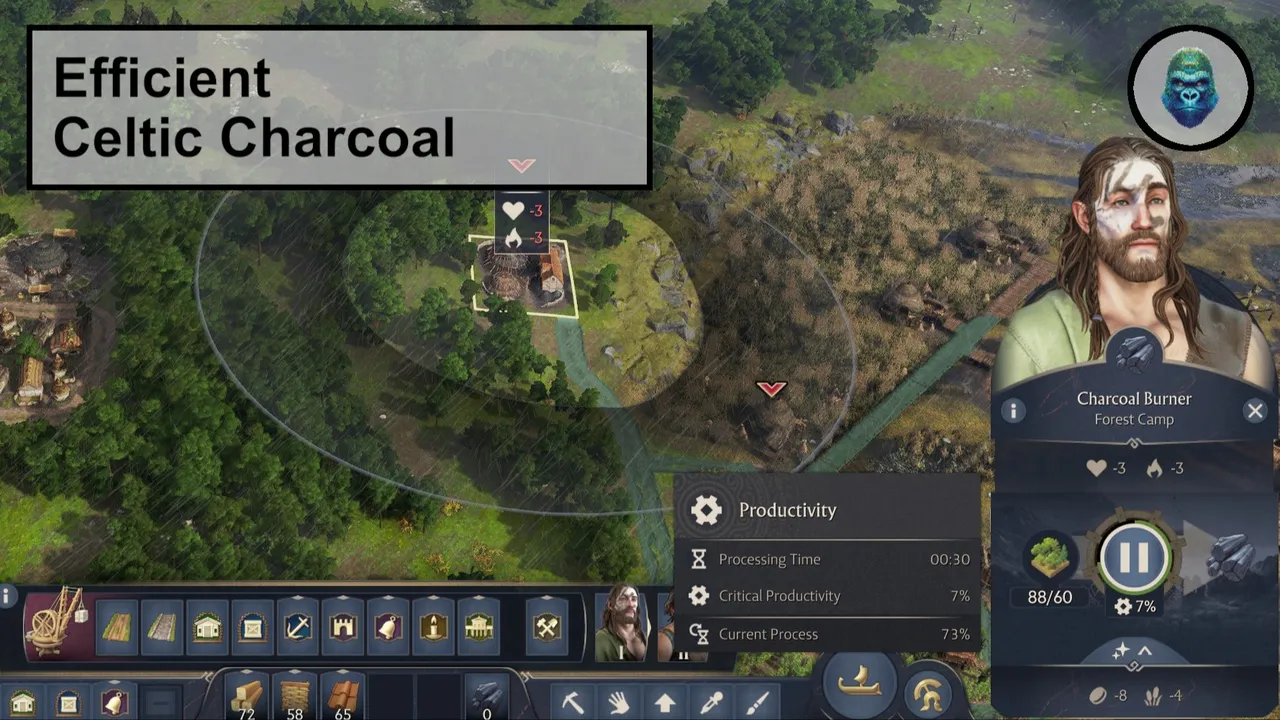Image resolution: width=1280 pixels, height=720 pixels.
Task: Expand the sparkle arrow panel tab
Action: 1133,651
